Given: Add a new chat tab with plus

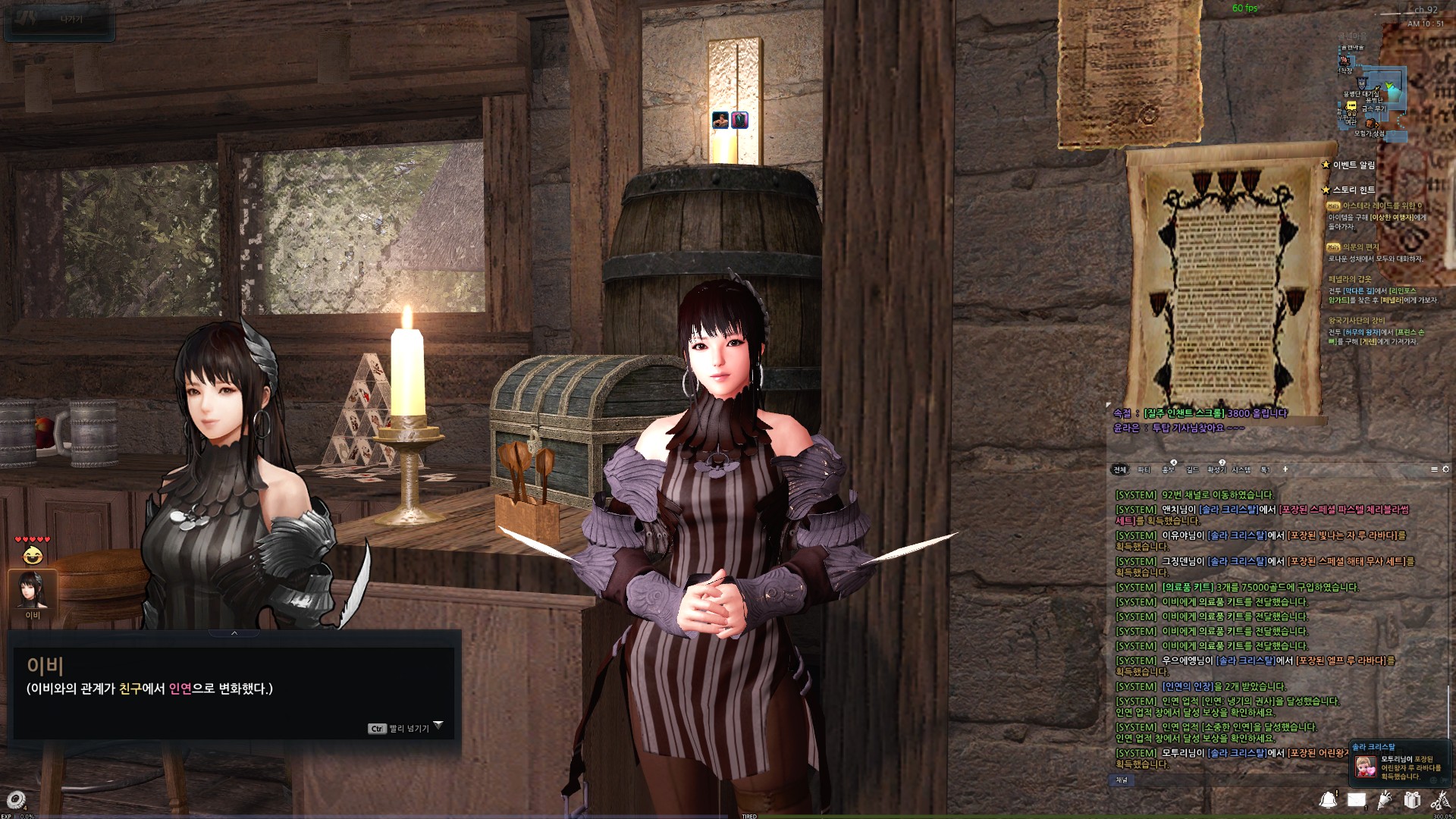Looking at the screenshot, I should (1285, 470).
